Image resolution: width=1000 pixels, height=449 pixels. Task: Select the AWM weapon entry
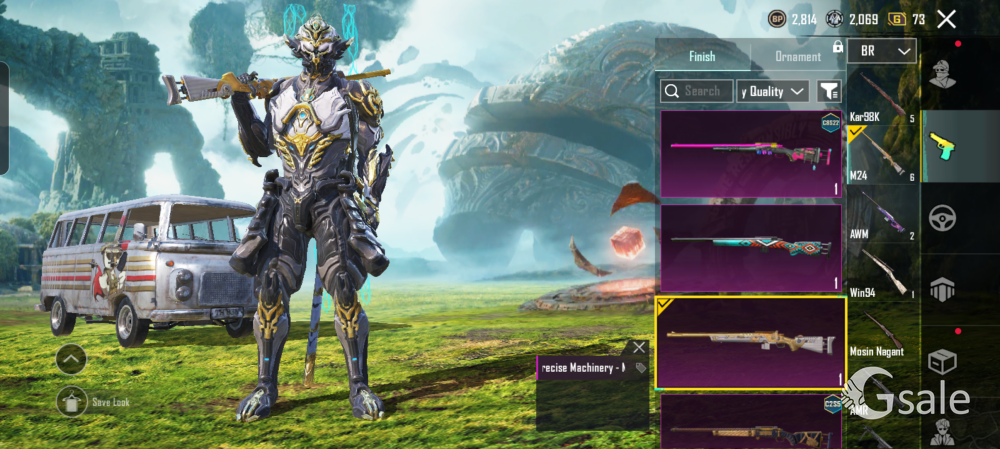(882, 213)
